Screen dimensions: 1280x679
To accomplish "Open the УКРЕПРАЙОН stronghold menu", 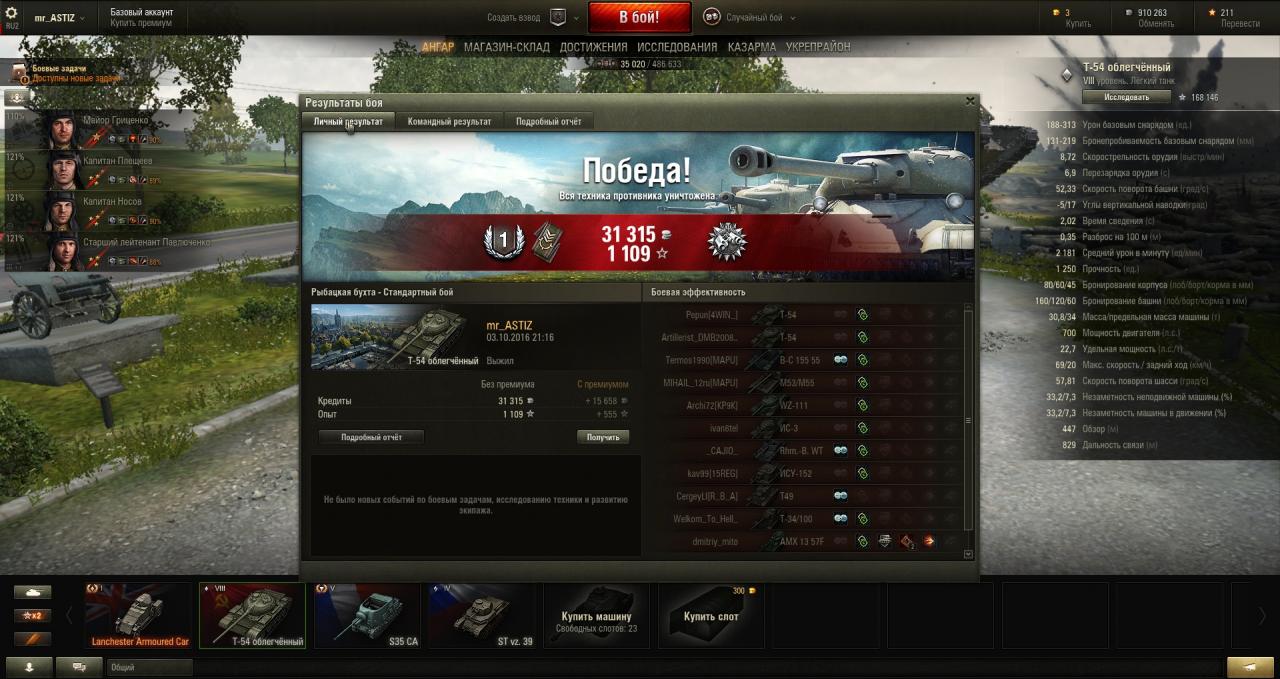I will 818,47.
